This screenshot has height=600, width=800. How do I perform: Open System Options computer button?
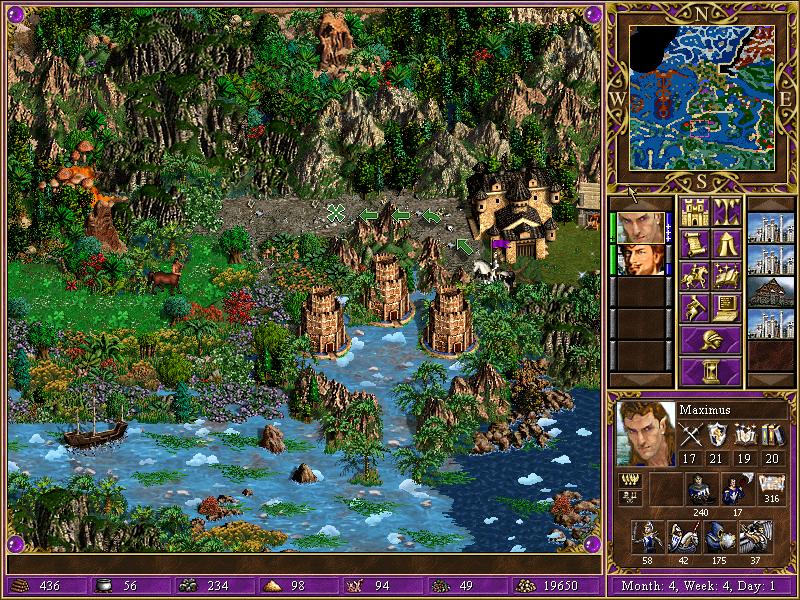(x=727, y=308)
